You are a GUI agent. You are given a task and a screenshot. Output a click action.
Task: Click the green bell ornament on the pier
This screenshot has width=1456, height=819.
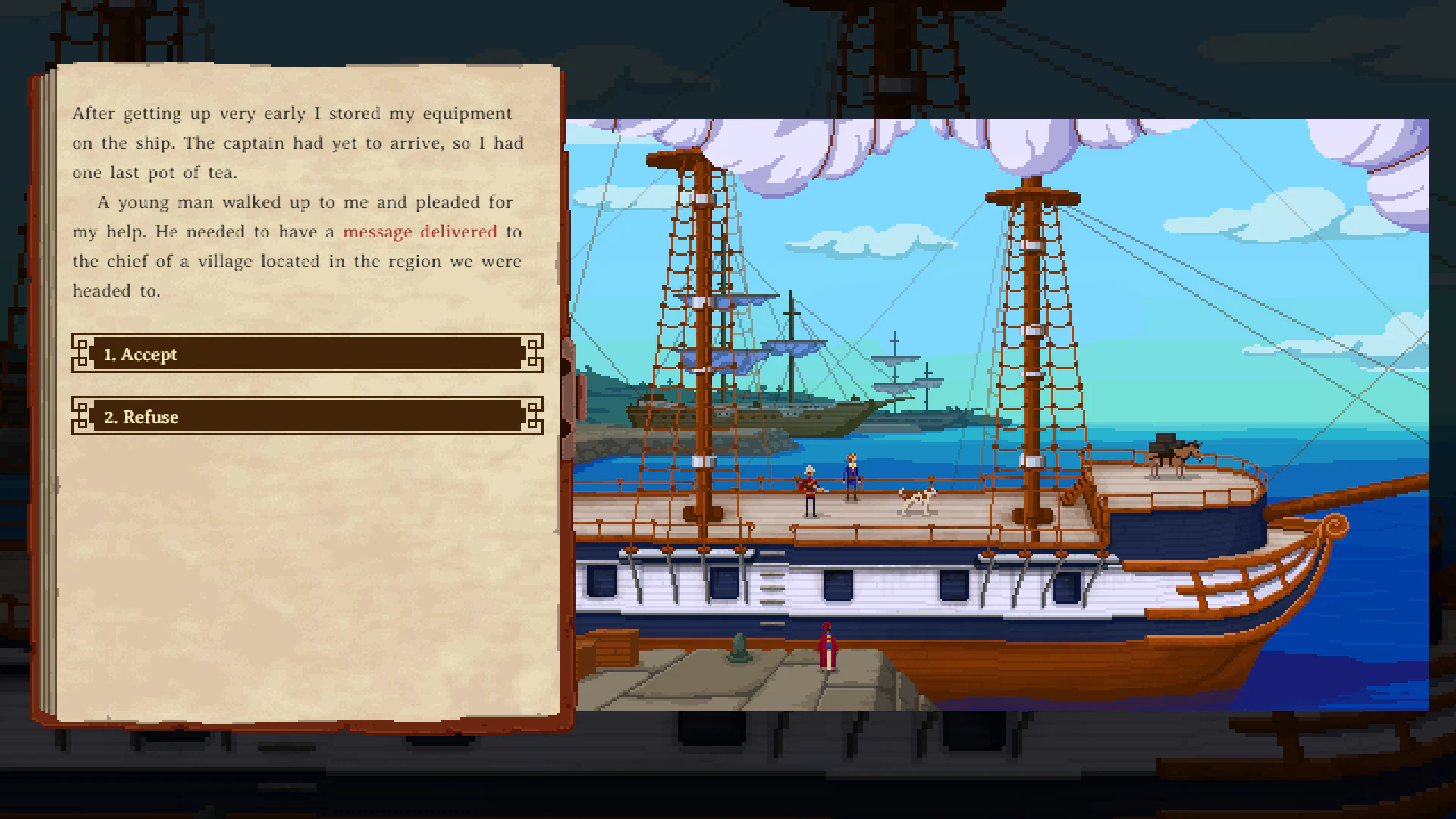pyautogui.click(x=739, y=647)
